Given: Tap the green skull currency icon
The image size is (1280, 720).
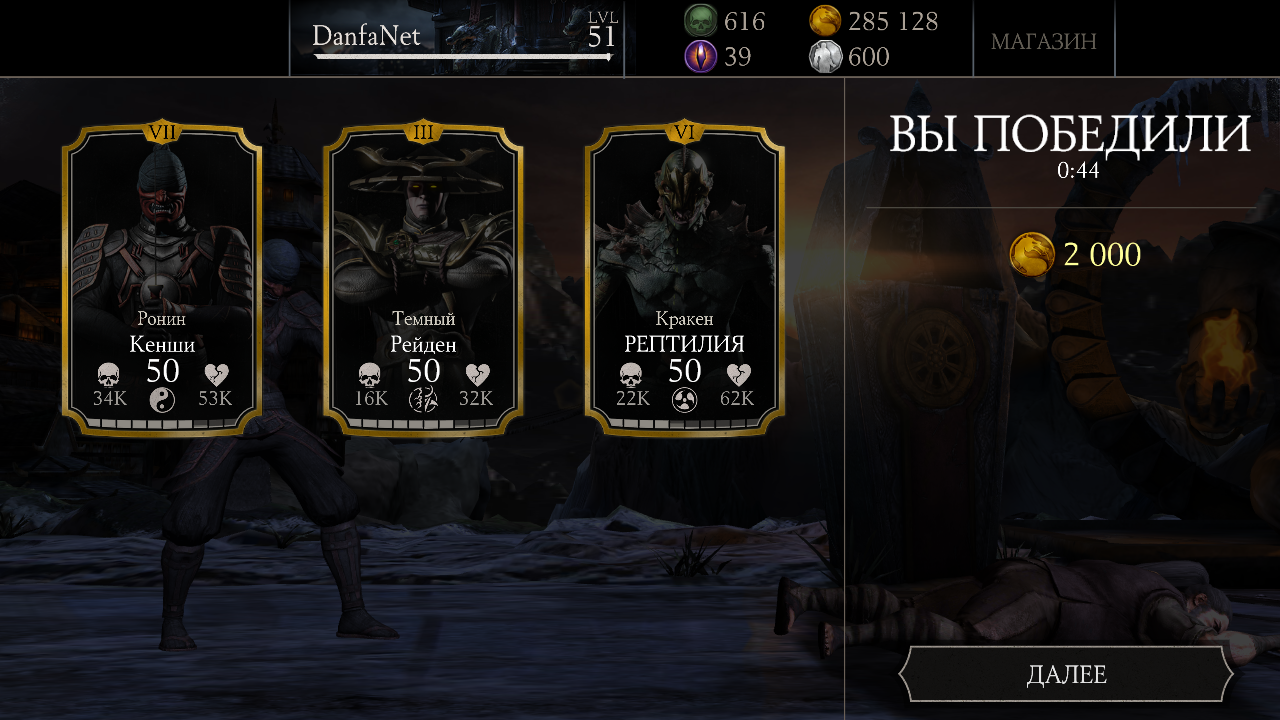Looking at the screenshot, I should click(x=700, y=21).
